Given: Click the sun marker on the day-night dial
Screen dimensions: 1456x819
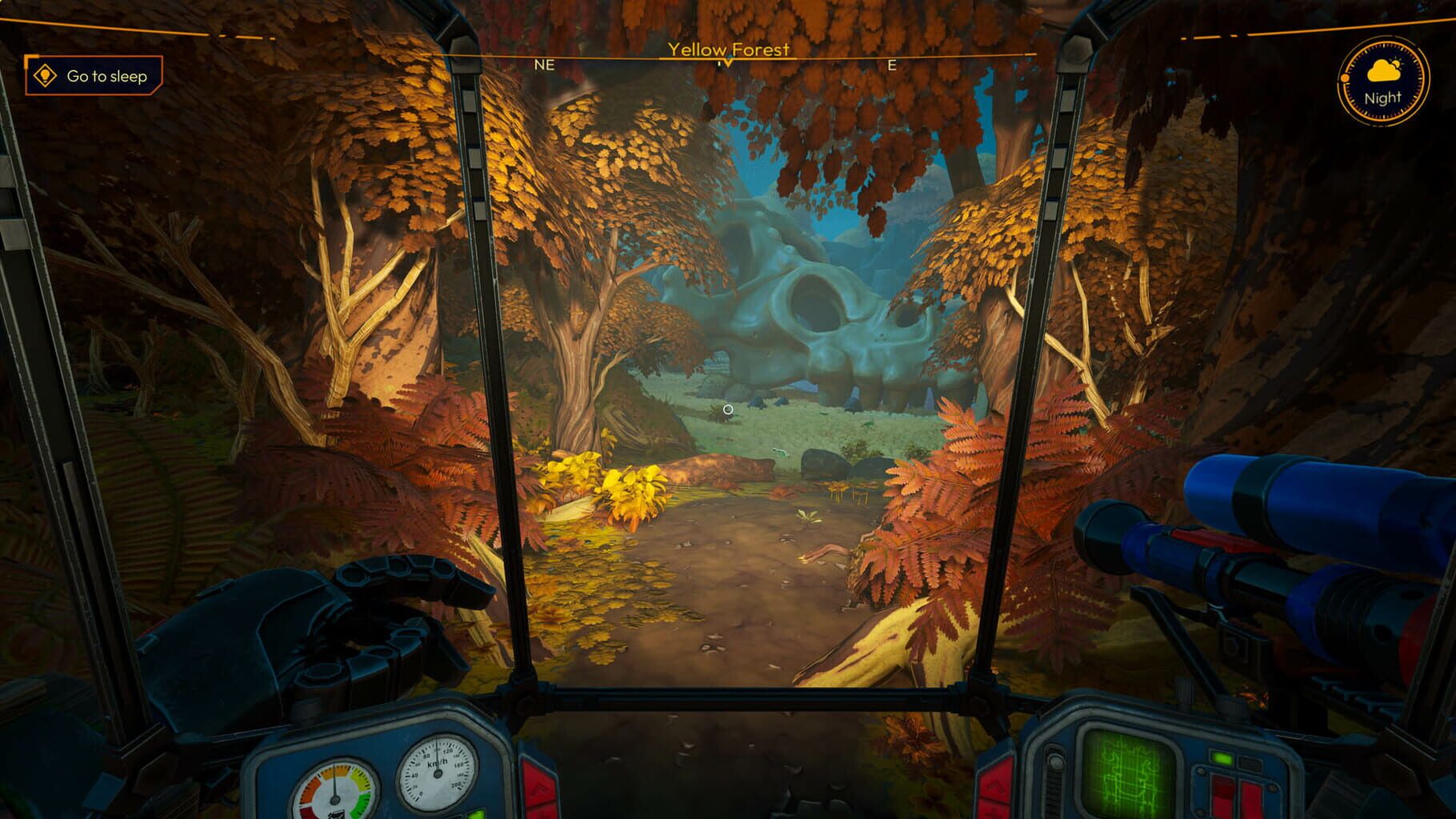Looking at the screenshot, I should click(x=1345, y=78).
